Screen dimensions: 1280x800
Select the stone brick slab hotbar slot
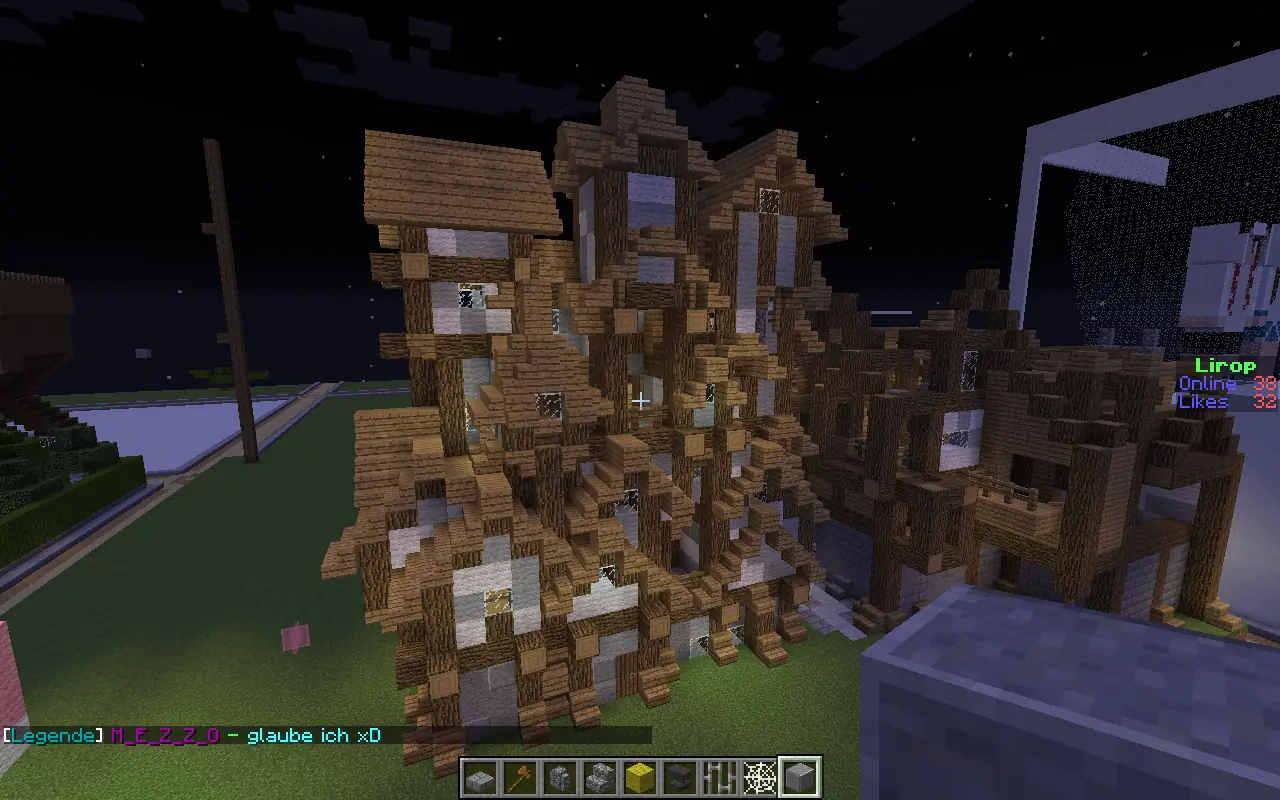coord(480,777)
